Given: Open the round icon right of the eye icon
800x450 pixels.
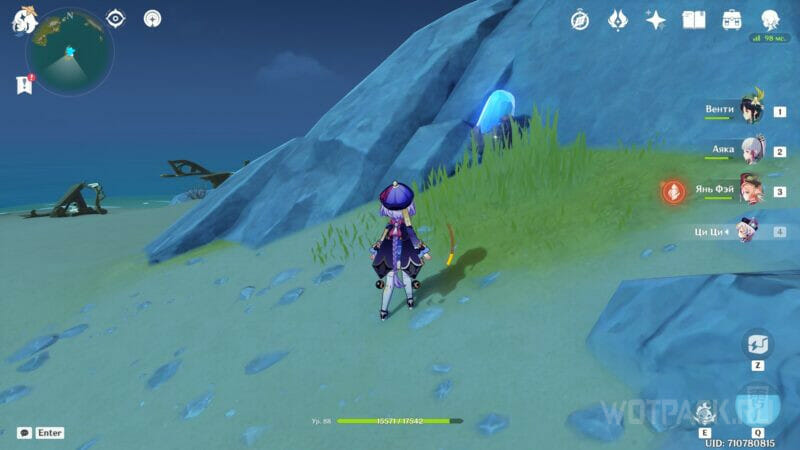Looking at the screenshot, I should pyautogui.click(x=152, y=19).
